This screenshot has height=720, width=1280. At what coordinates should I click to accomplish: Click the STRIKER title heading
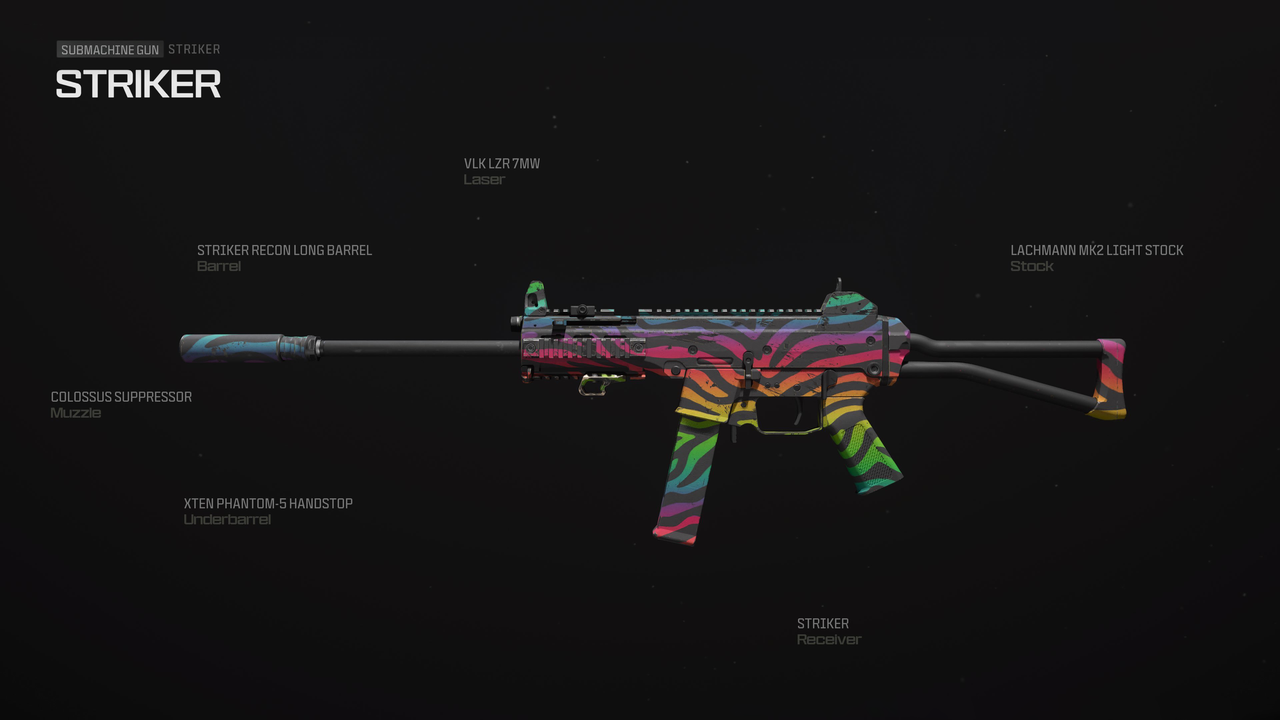pos(139,84)
